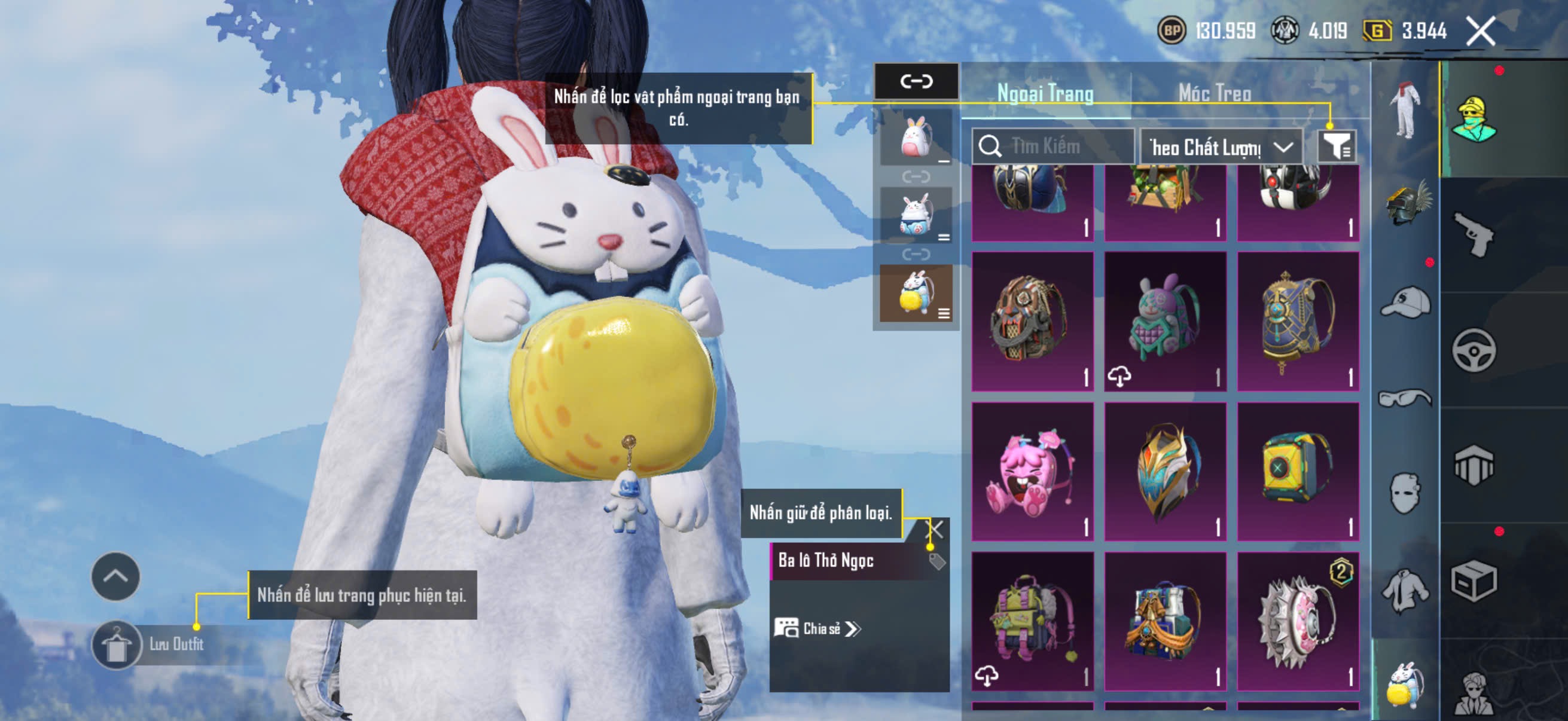Open the steering wheel vehicle section
Viewport: 1568px width, 721px height.
1474,350
